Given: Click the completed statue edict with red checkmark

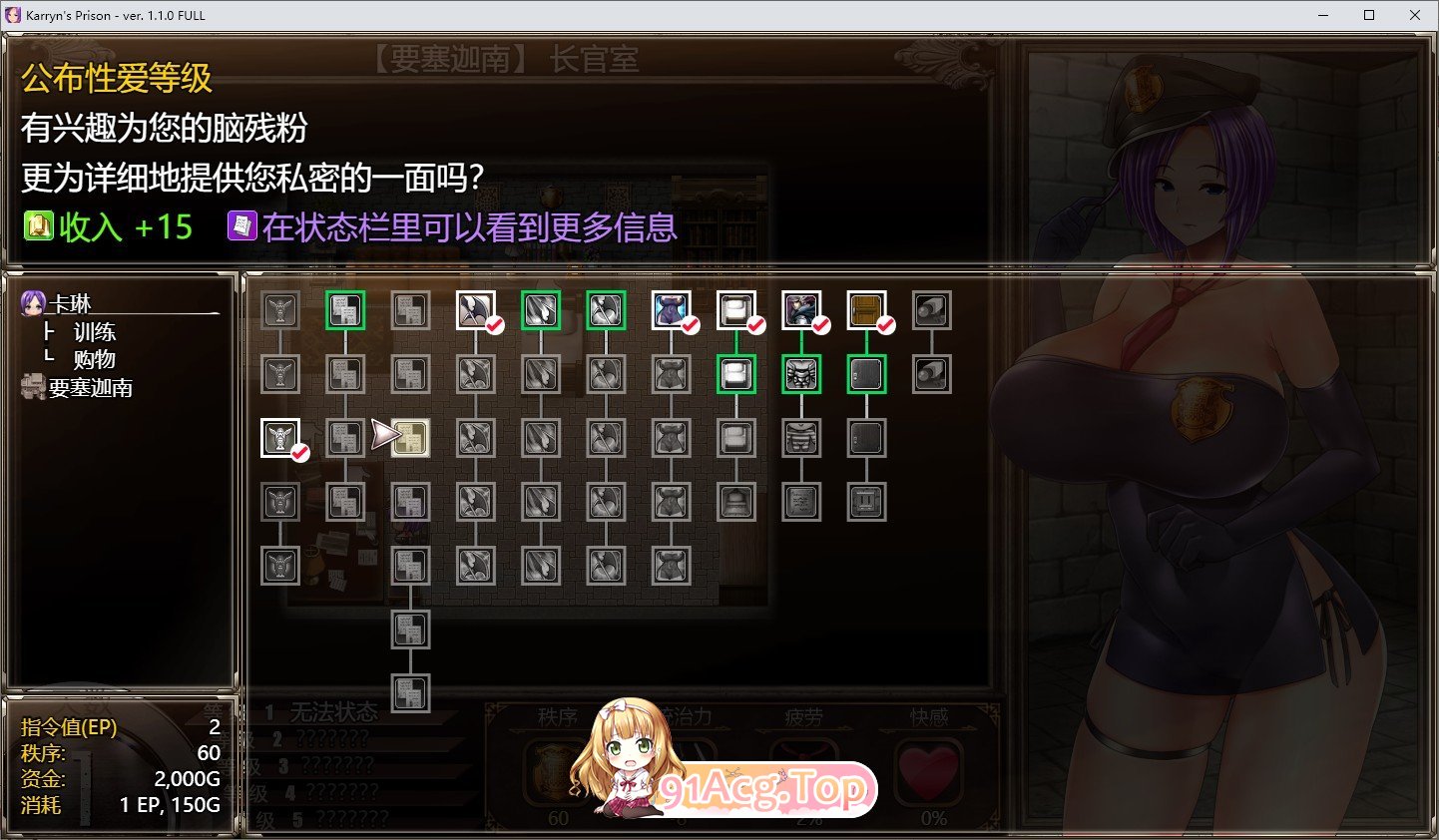Looking at the screenshot, I should click(x=280, y=437).
